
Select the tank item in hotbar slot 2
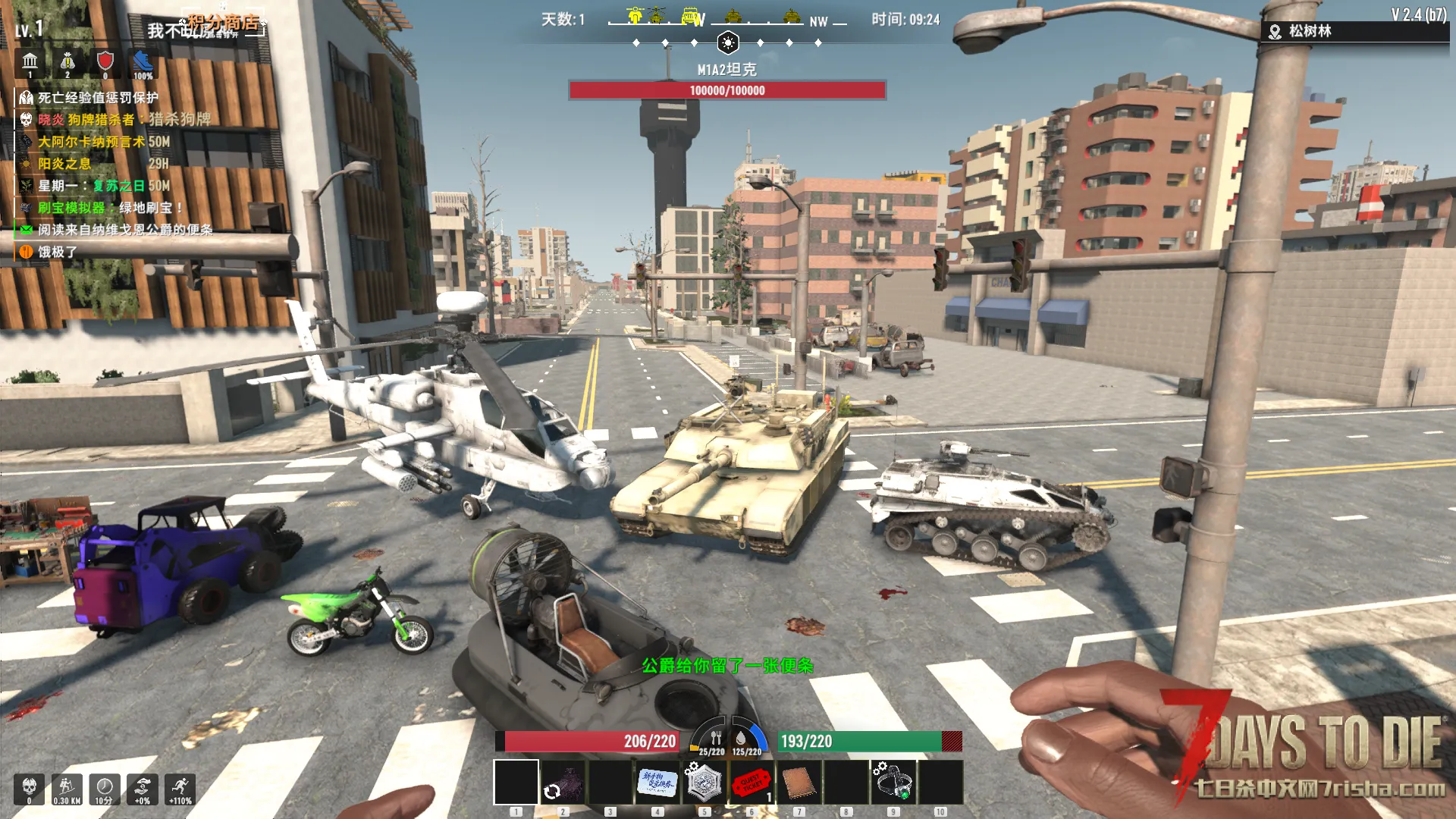pos(563,782)
